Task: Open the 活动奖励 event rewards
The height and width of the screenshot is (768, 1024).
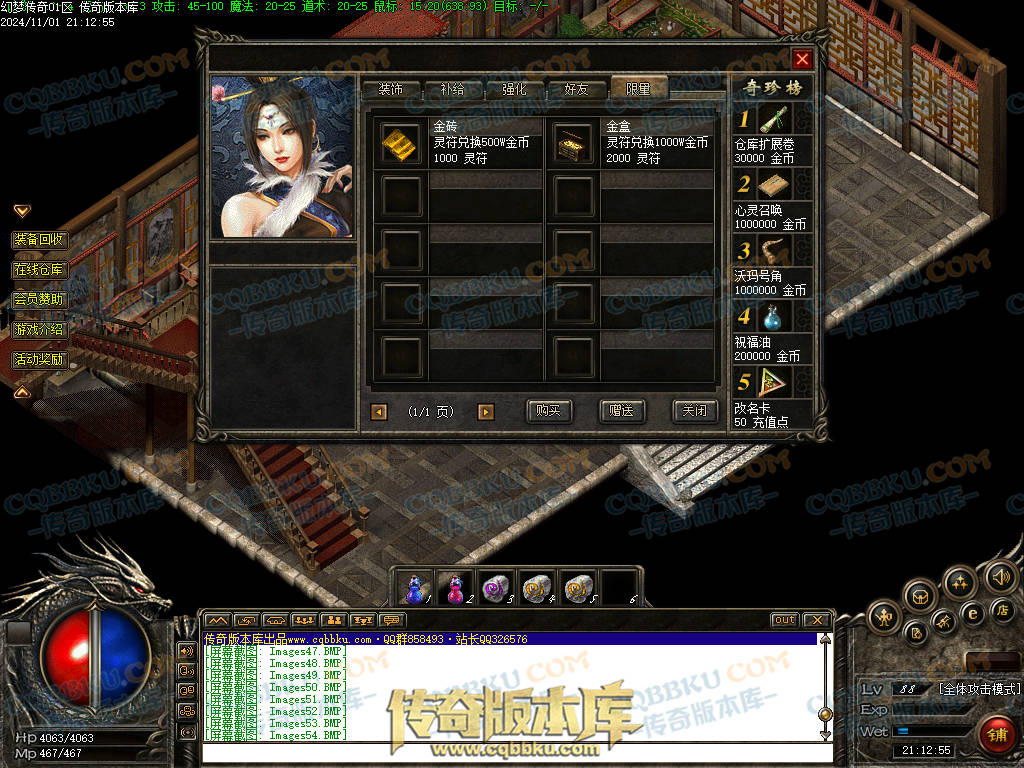Action: tap(40, 359)
